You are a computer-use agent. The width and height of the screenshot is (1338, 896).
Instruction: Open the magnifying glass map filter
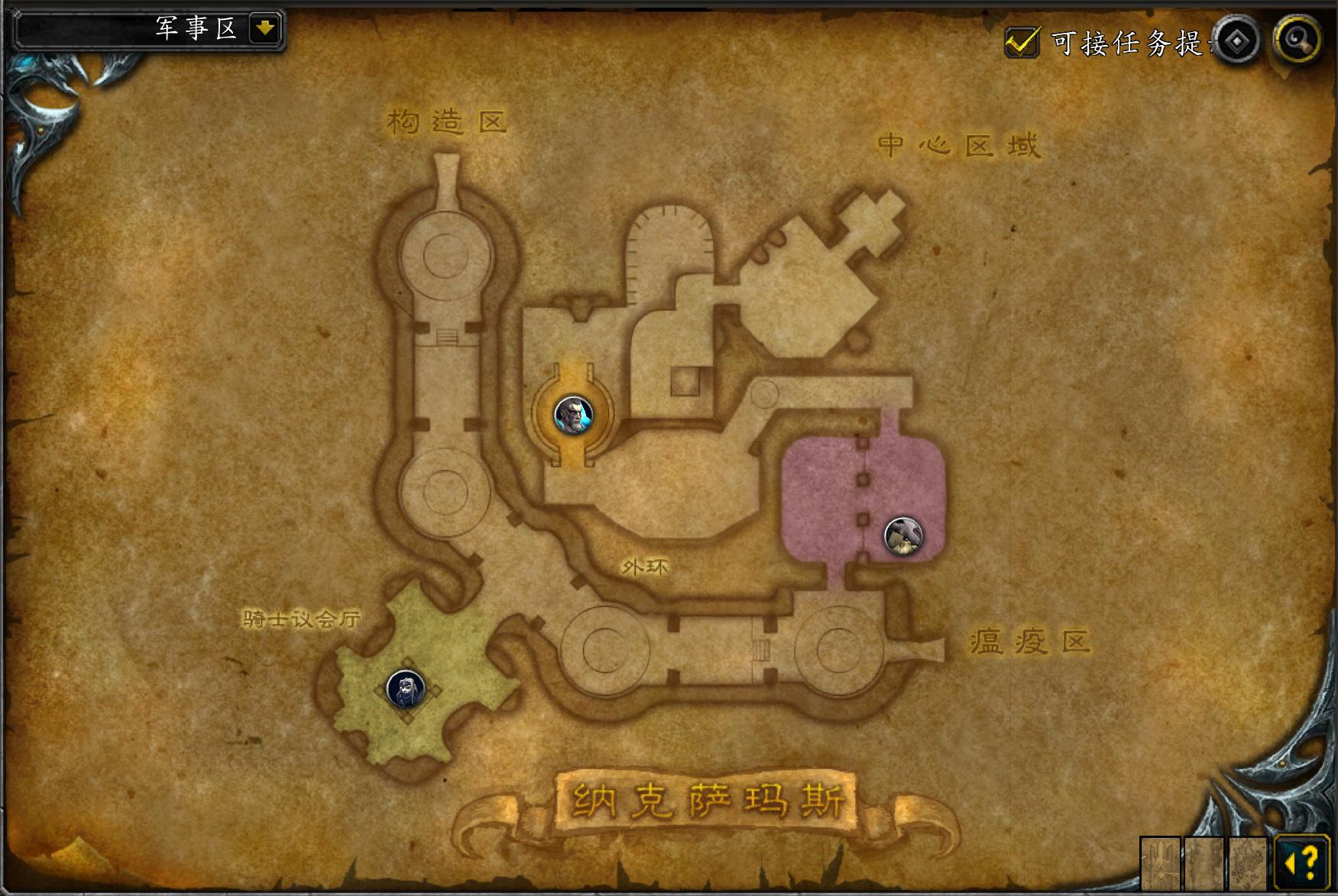[x=1298, y=40]
